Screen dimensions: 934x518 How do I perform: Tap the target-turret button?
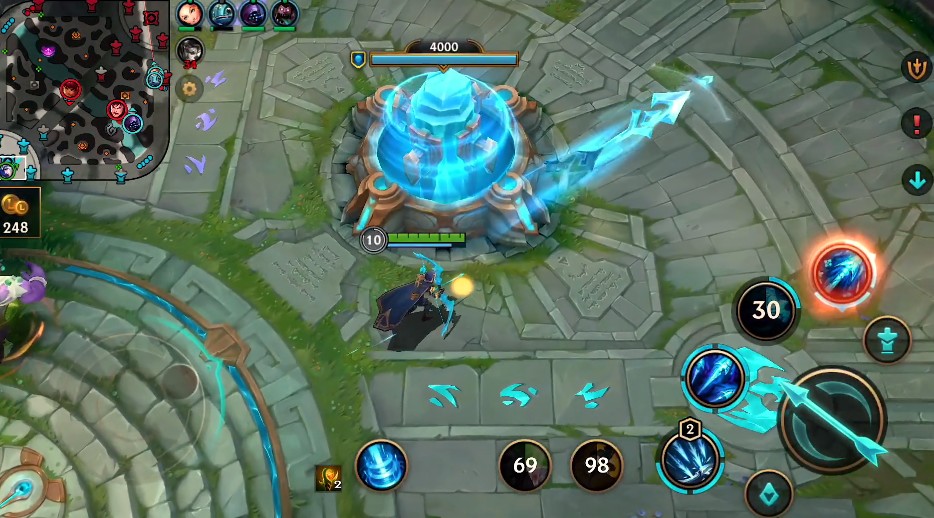886,339
